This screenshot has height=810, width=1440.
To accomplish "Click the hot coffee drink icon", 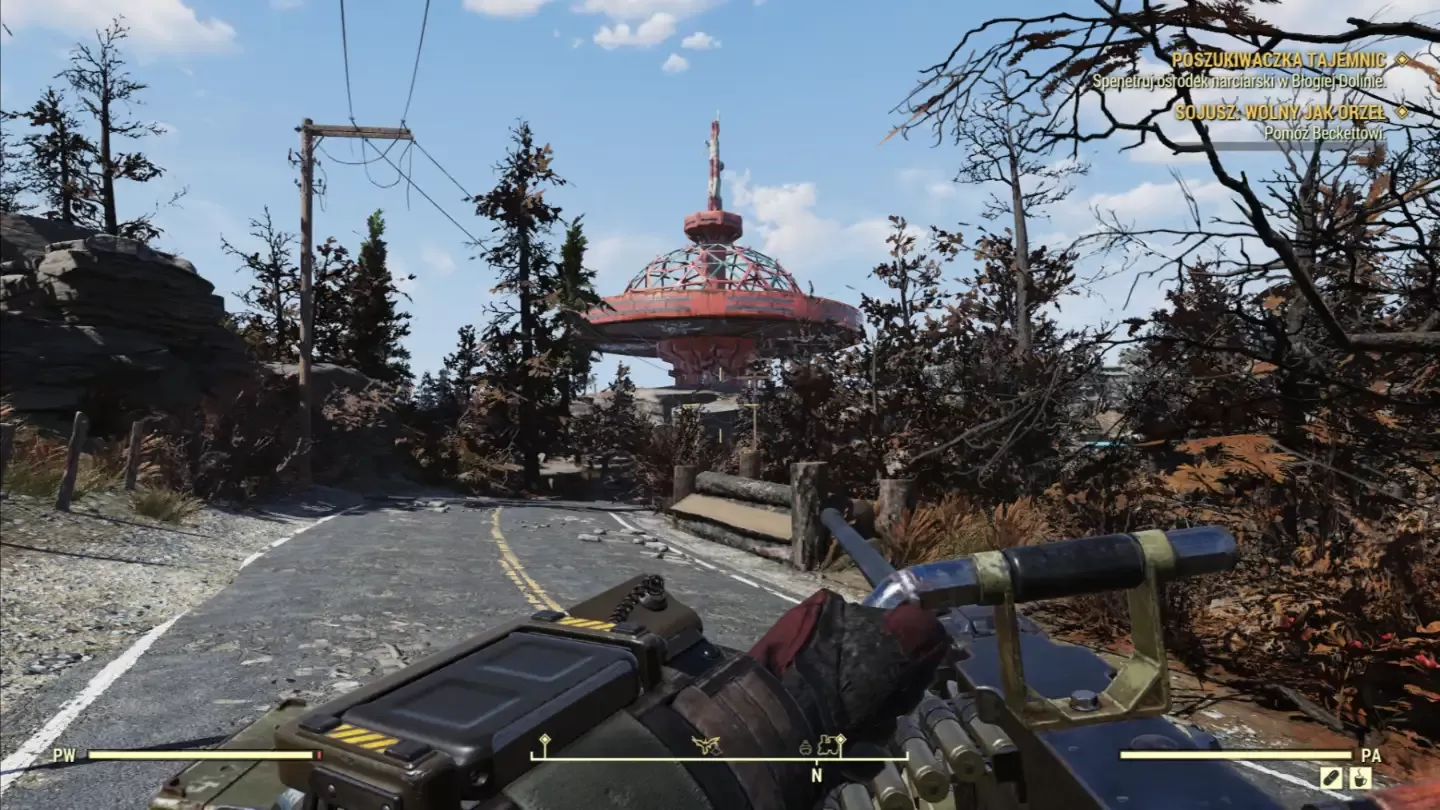I will click(x=1360, y=777).
